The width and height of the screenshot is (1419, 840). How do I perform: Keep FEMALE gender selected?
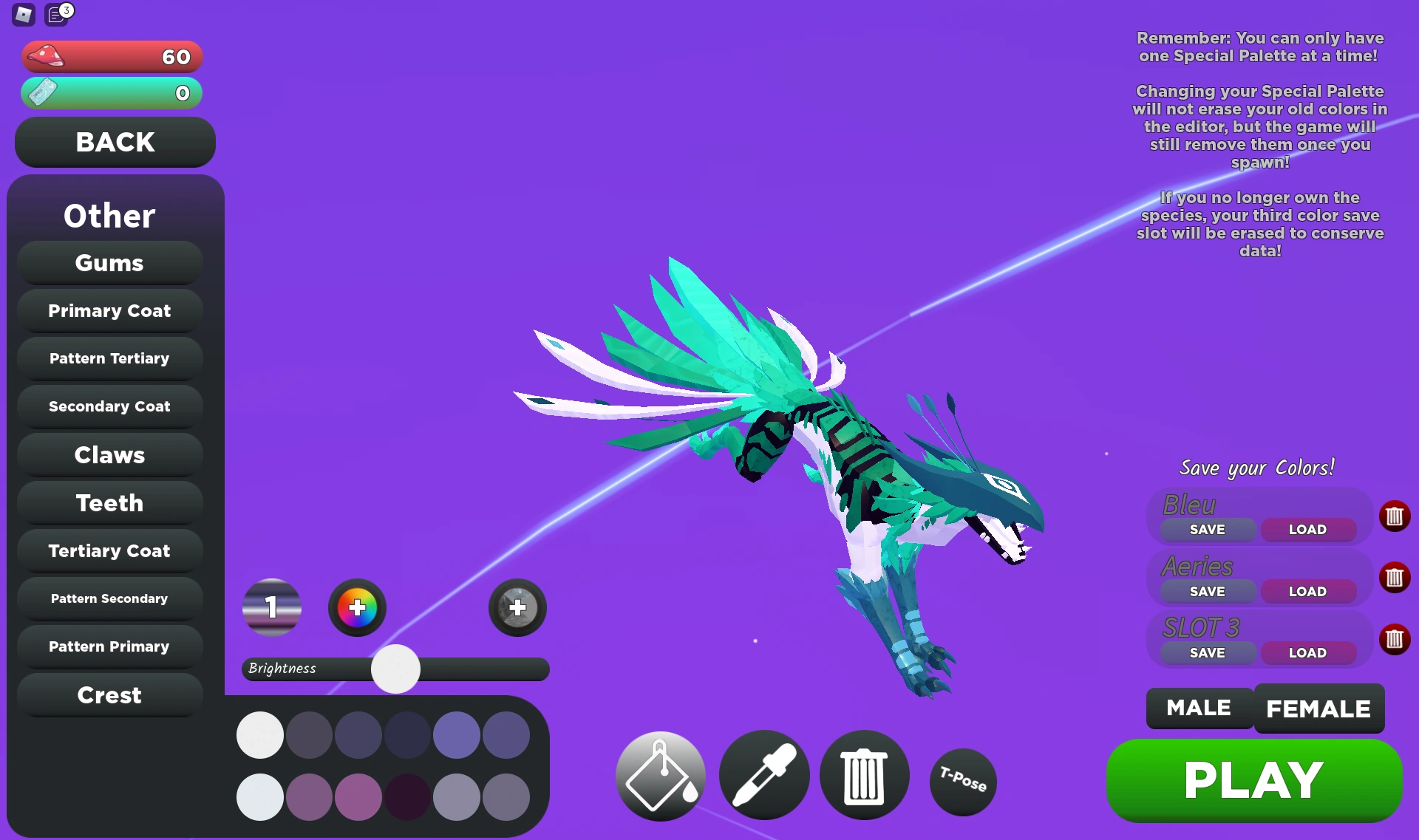pyautogui.click(x=1318, y=708)
